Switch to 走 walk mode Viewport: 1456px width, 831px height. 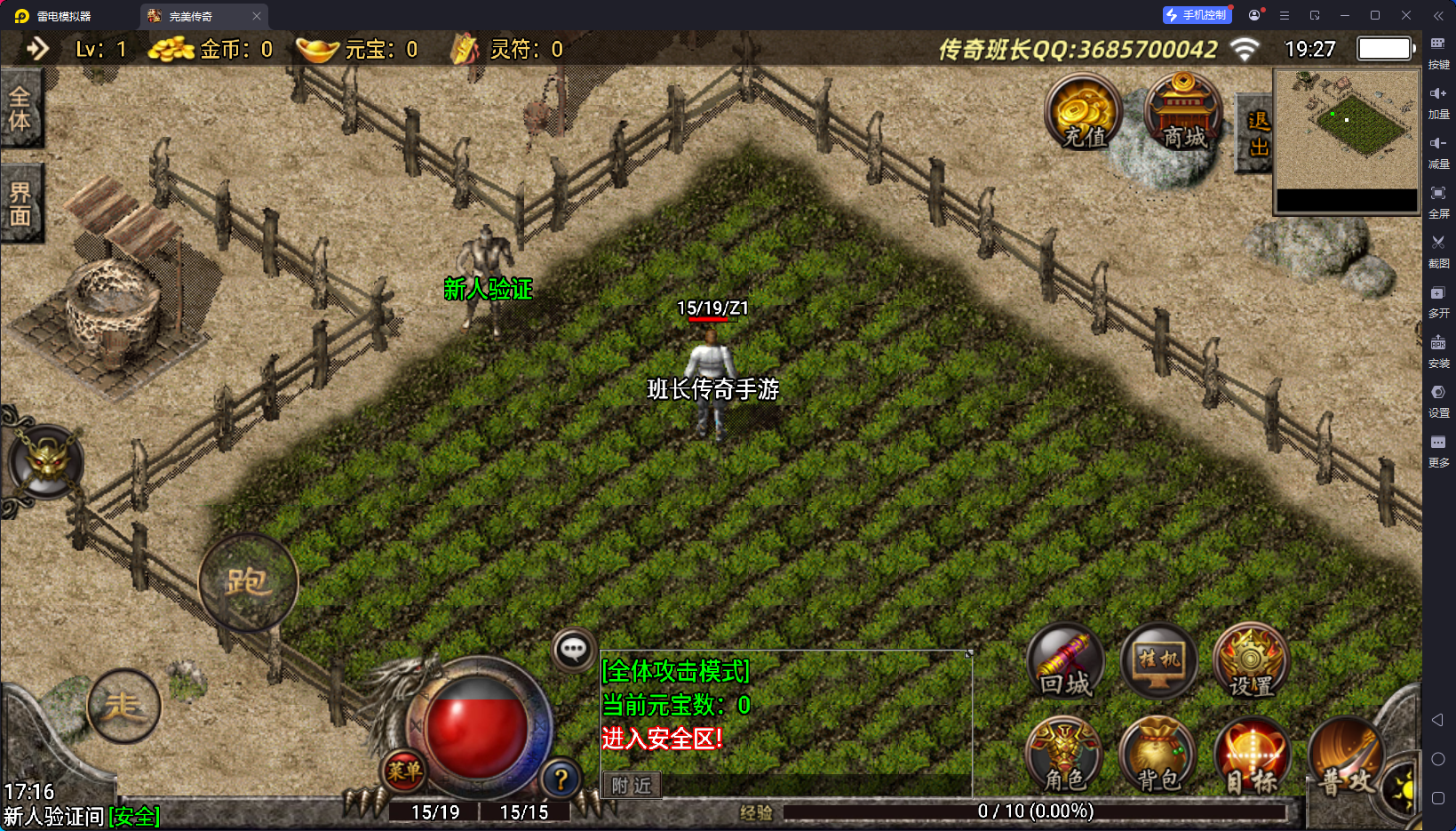(x=124, y=706)
